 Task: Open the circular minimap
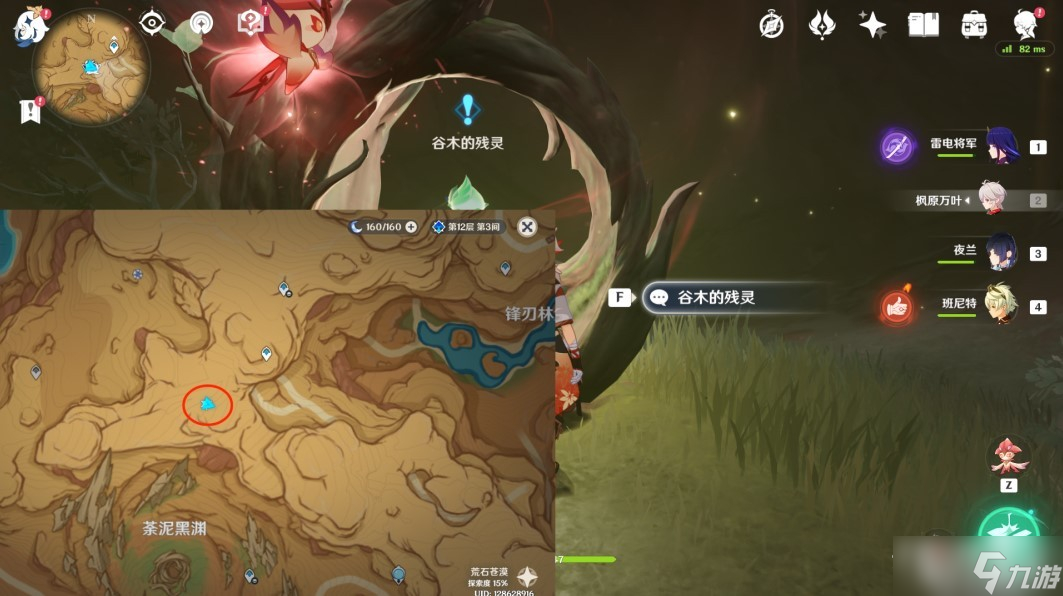90,70
